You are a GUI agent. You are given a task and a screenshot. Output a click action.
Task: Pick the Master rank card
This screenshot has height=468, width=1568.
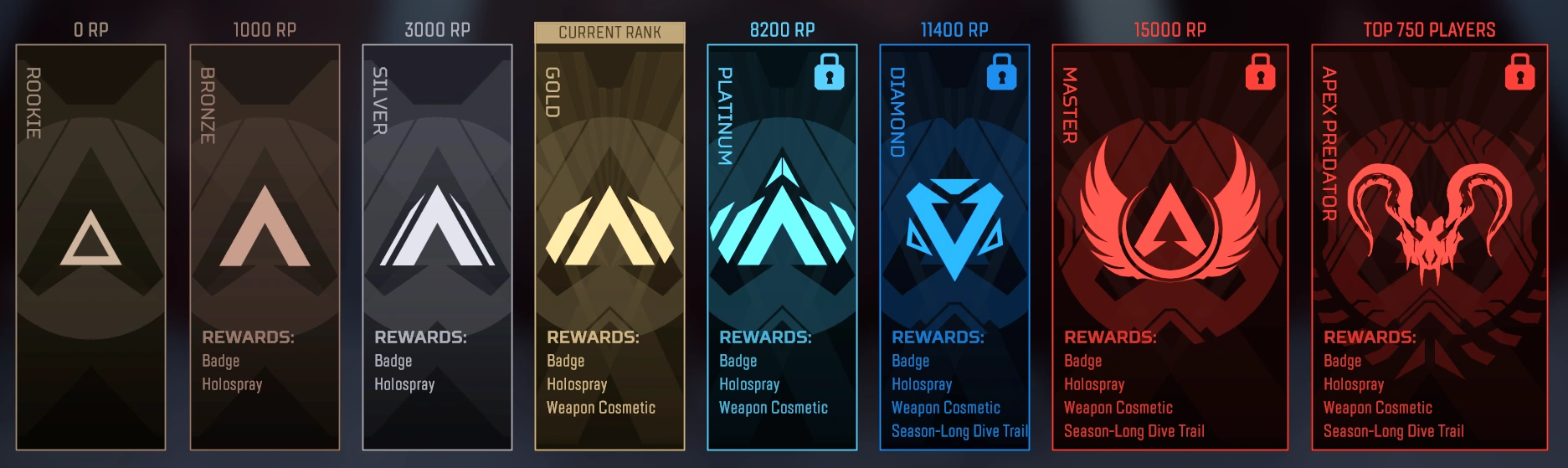(x=1170, y=247)
